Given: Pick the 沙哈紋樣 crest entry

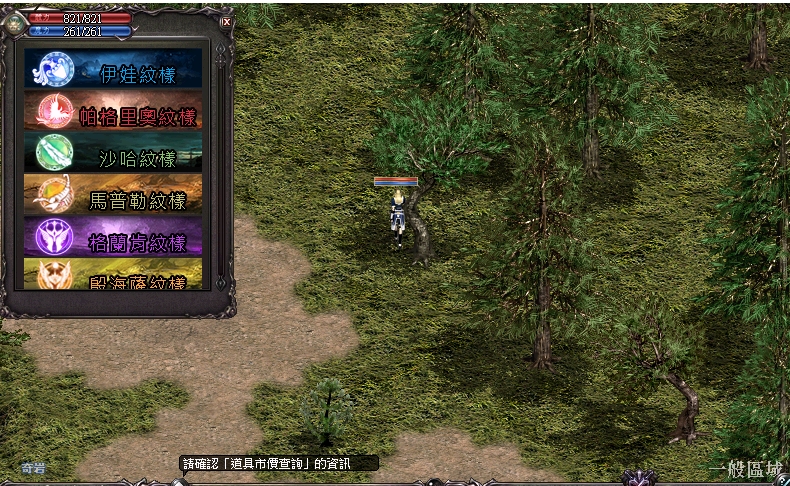Looking at the screenshot, I should (113, 153).
